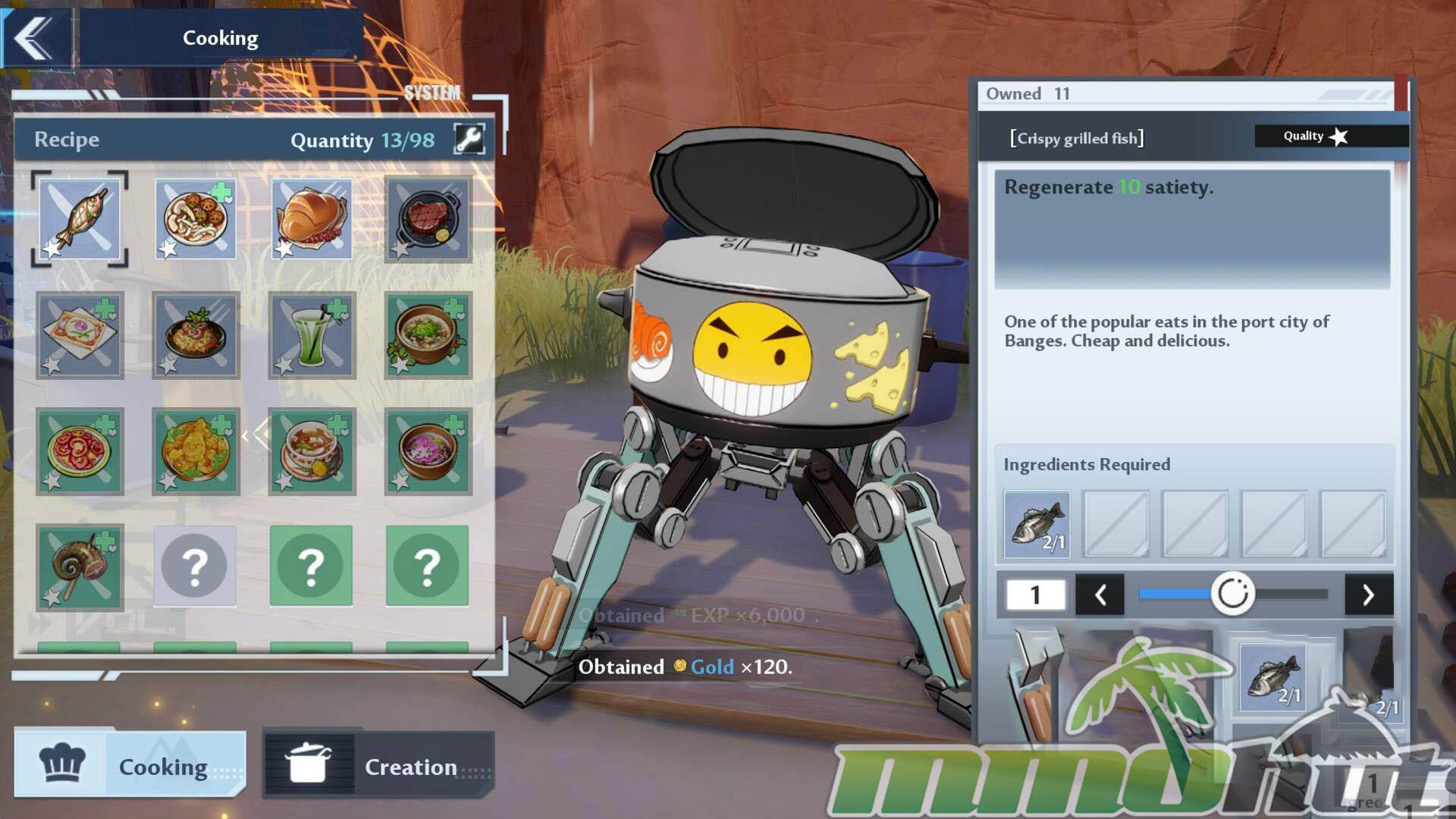Select the Crispy grilled fish recipe

coord(80,219)
